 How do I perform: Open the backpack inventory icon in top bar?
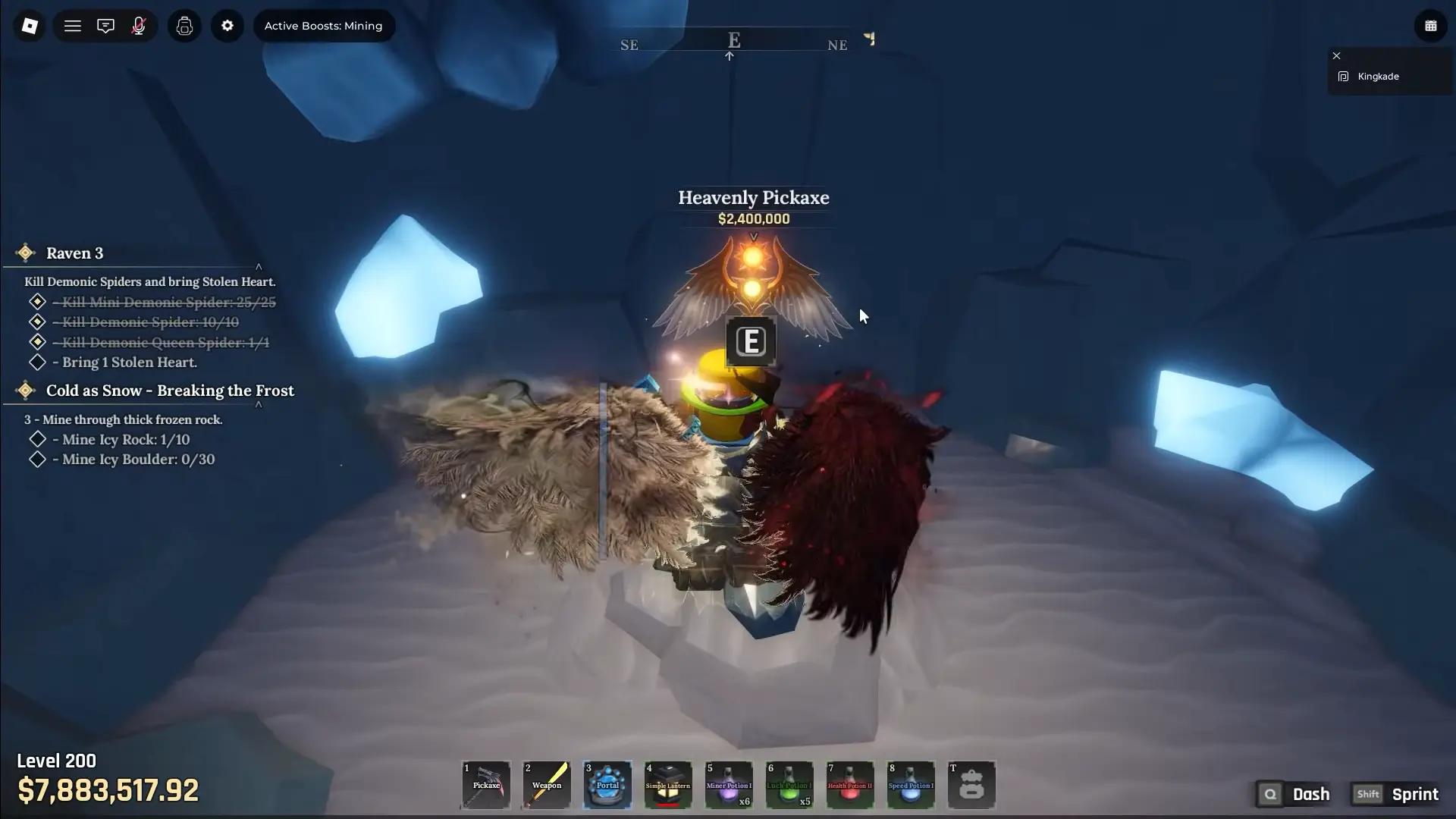pos(184,26)
